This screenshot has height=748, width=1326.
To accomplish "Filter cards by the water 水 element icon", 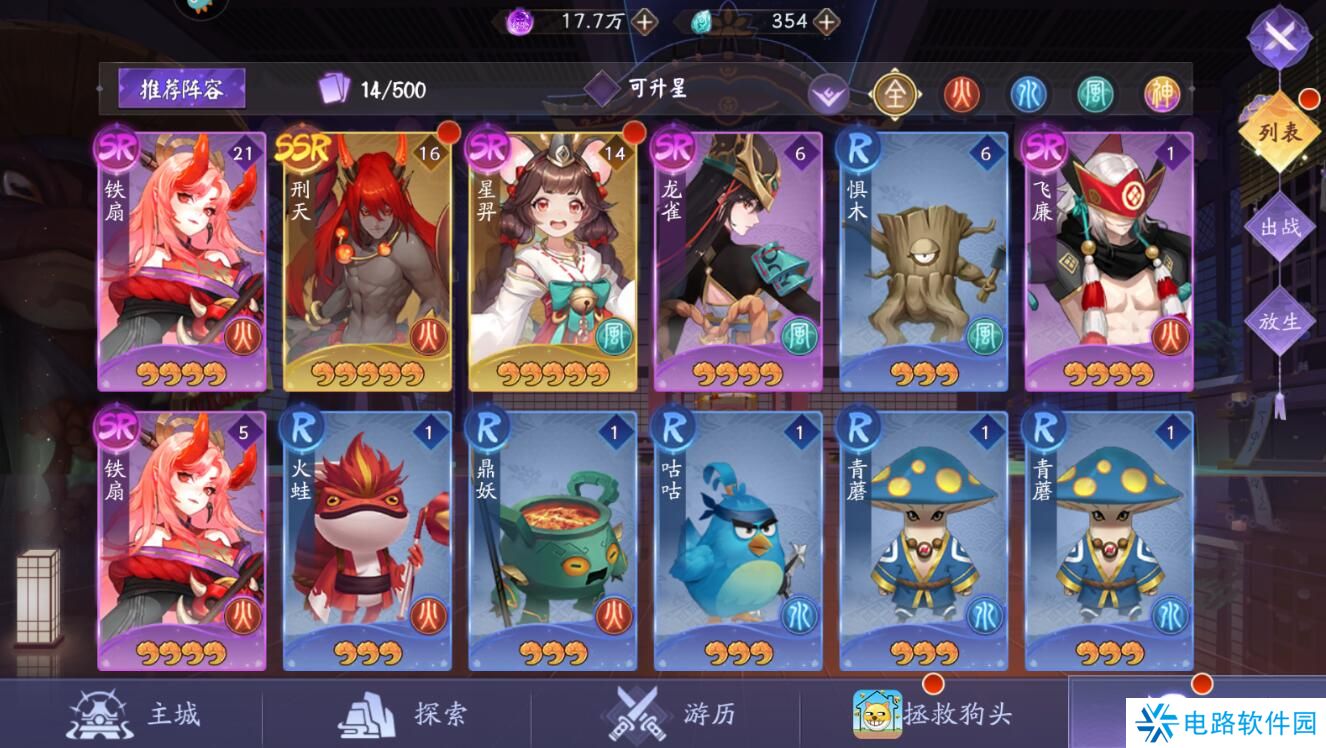I will pyautogui.click(x=1029, y=95).
